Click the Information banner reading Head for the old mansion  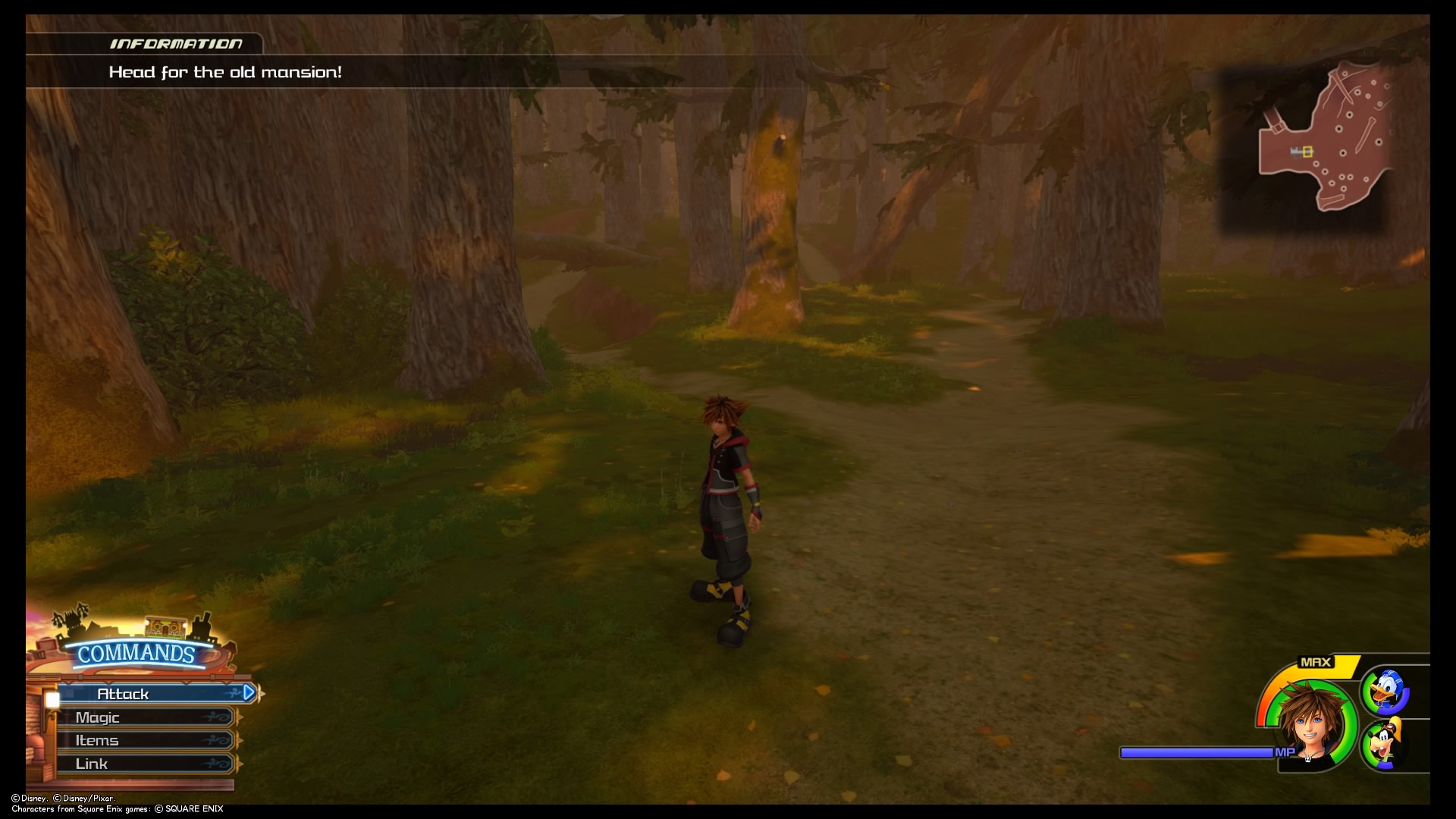click(x=225, y=72)
